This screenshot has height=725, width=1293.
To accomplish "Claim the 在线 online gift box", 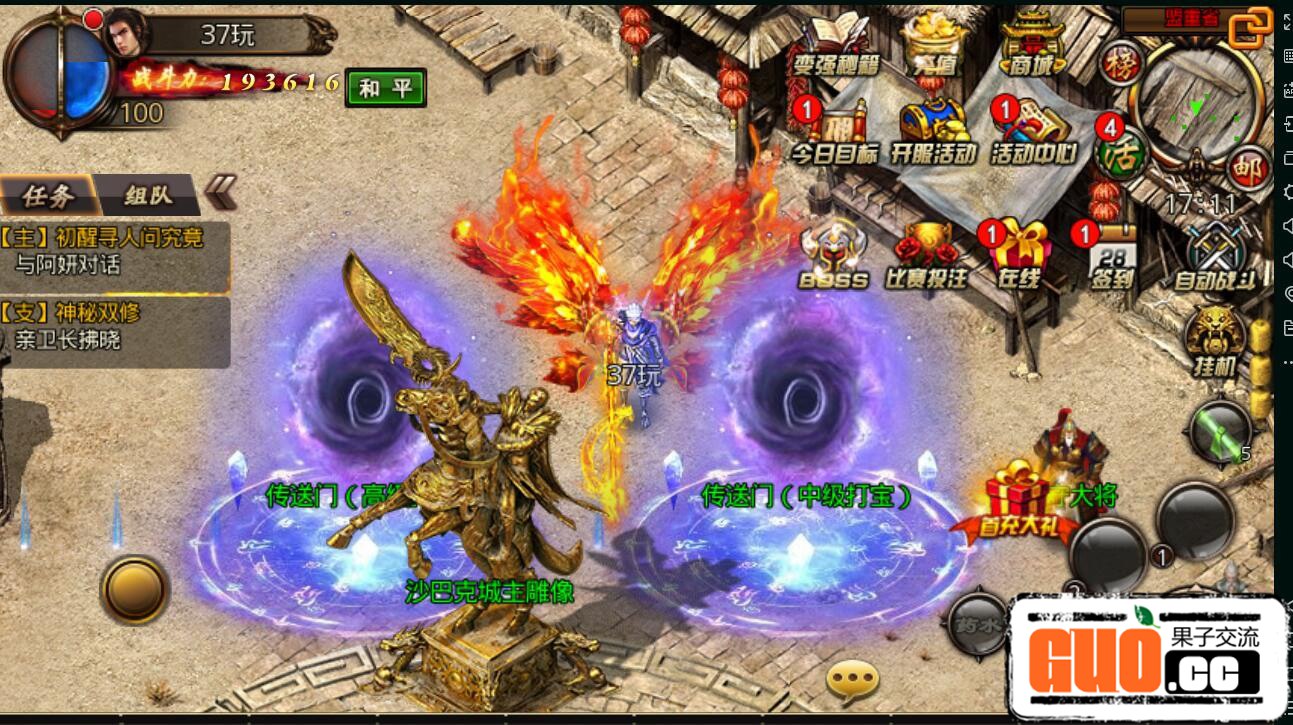I will (1020, 255).
